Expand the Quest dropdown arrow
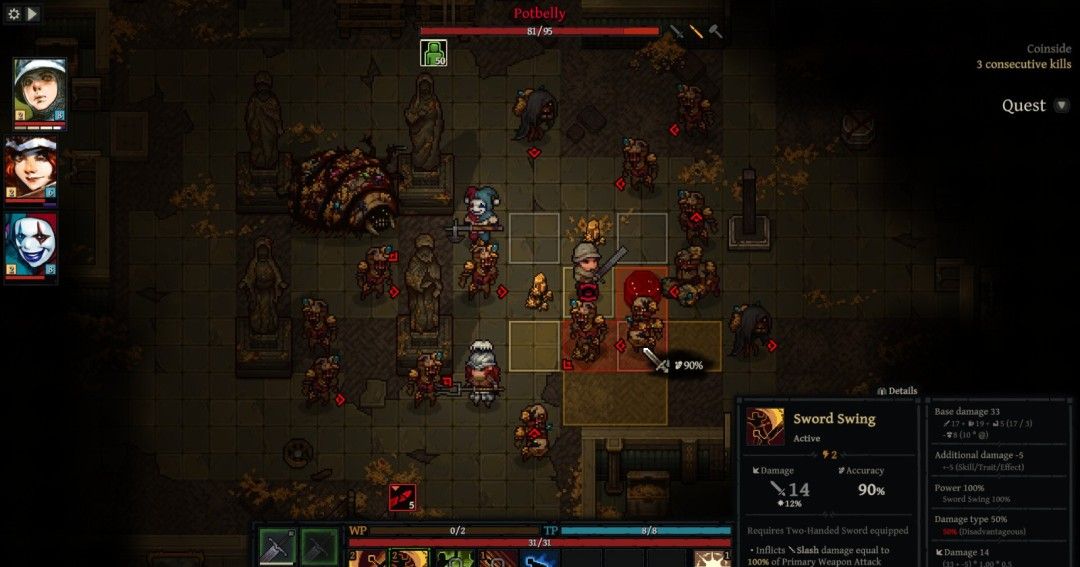Screen dimensions: 1080x567 tap(1061, 105)
